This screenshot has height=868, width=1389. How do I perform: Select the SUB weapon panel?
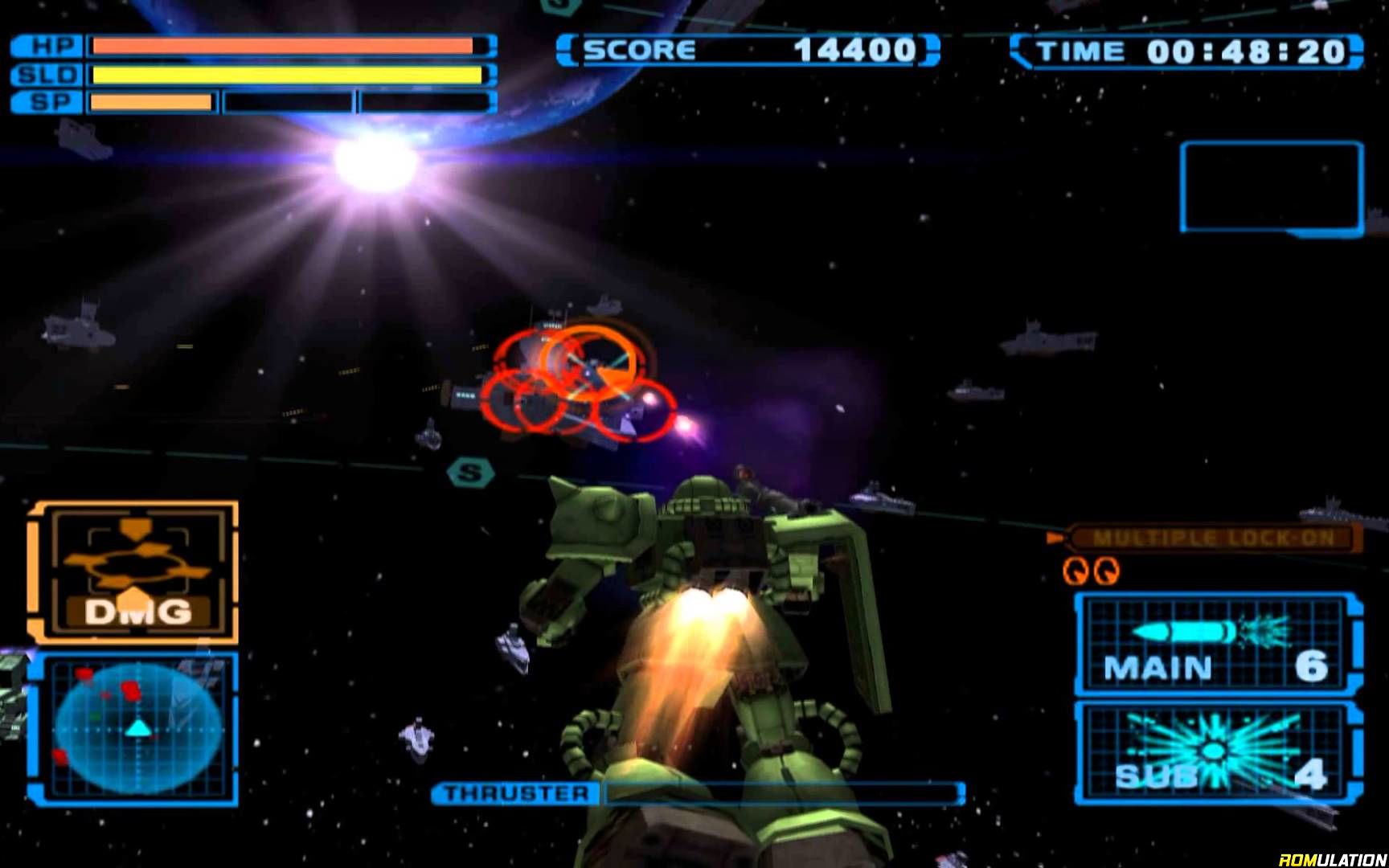(x=1217, y=752)
